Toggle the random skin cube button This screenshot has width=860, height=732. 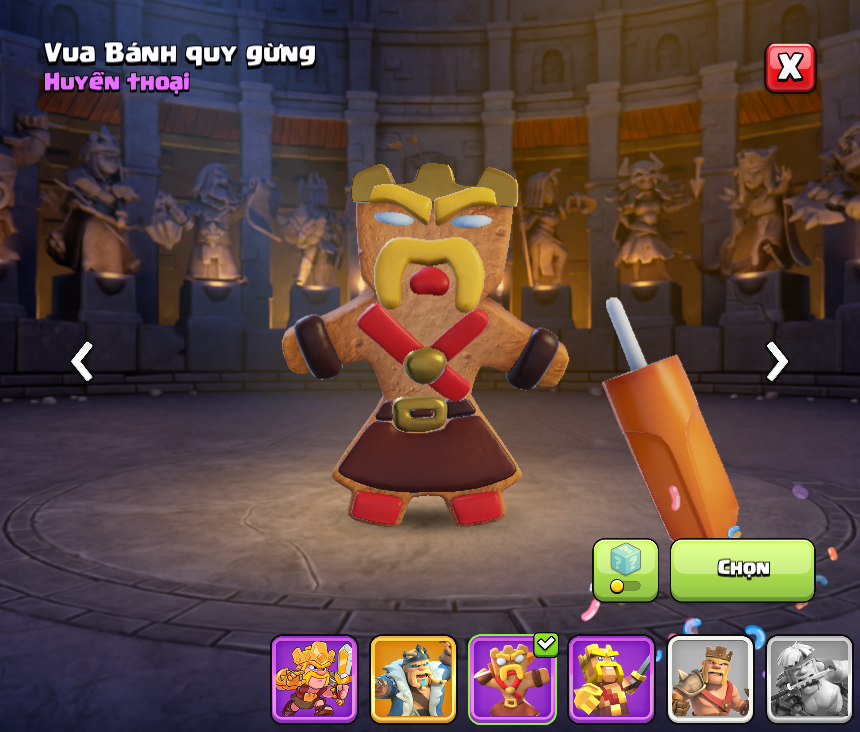(625, 570)
